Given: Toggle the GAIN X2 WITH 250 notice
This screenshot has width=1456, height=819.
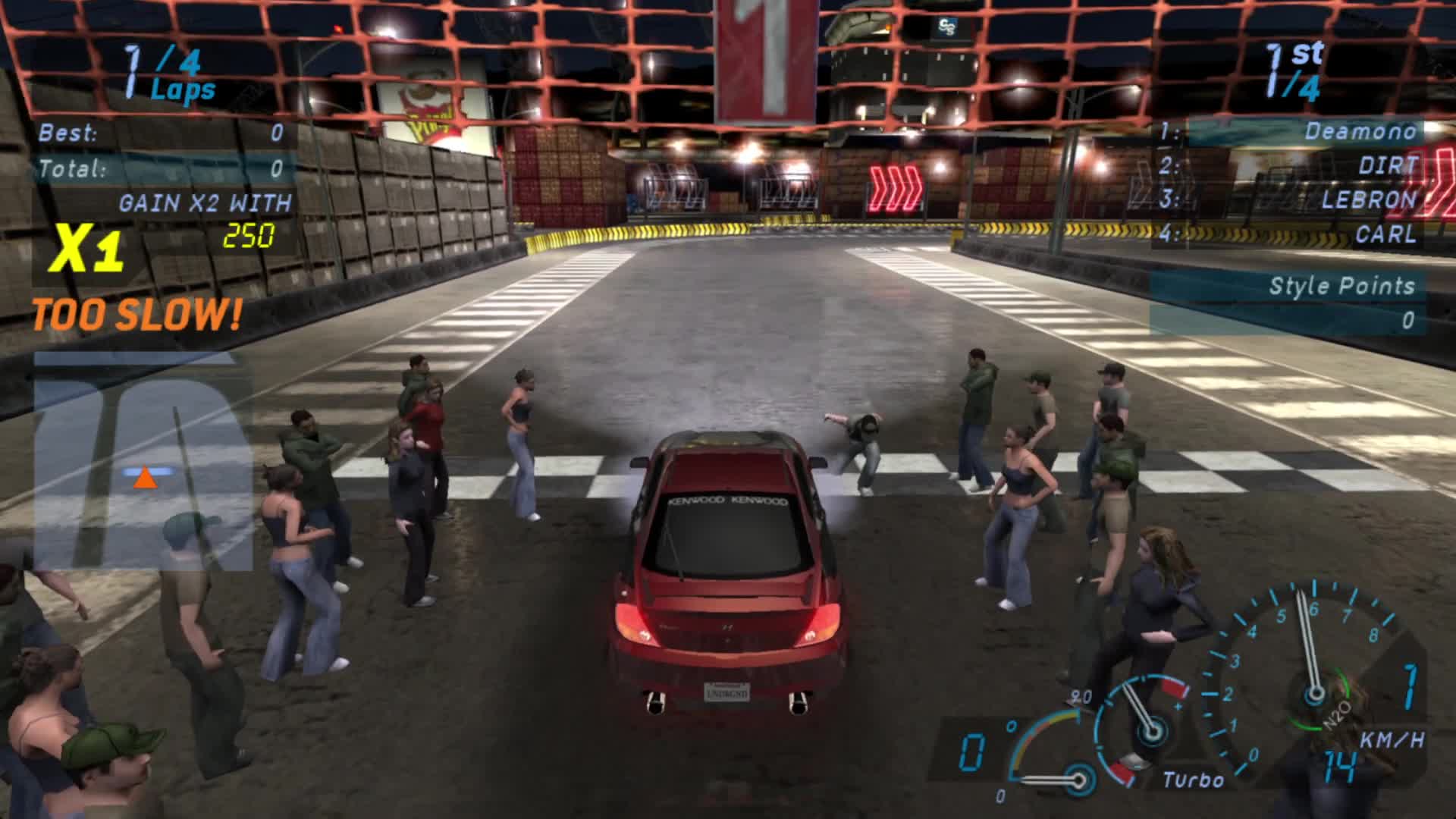Looking at the screenshot, I should [x=205, y=216].
